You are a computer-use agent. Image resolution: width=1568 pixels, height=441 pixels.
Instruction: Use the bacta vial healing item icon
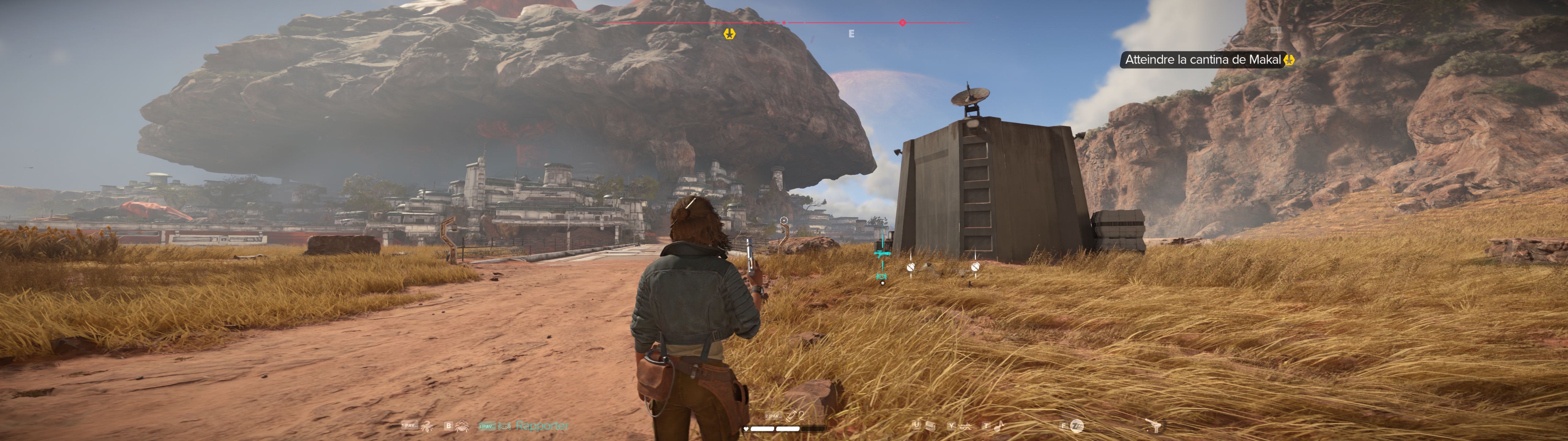pyautogui.click(x=792, y=415)
